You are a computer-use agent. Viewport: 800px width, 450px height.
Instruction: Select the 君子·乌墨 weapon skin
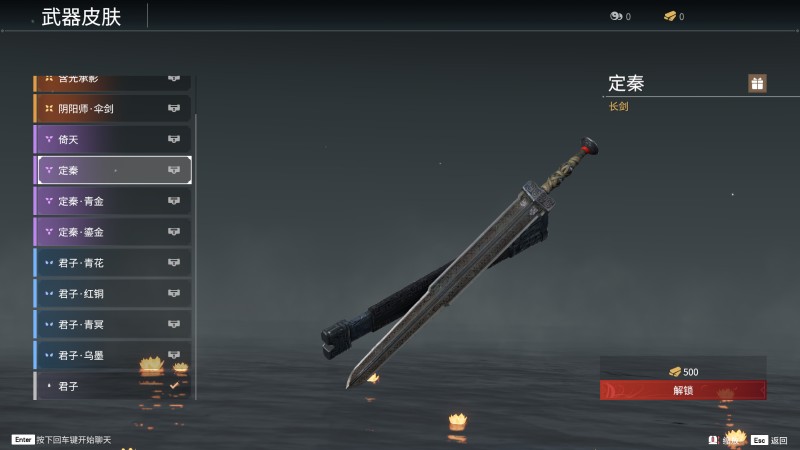pyautogui.click(x=112, y=355)
